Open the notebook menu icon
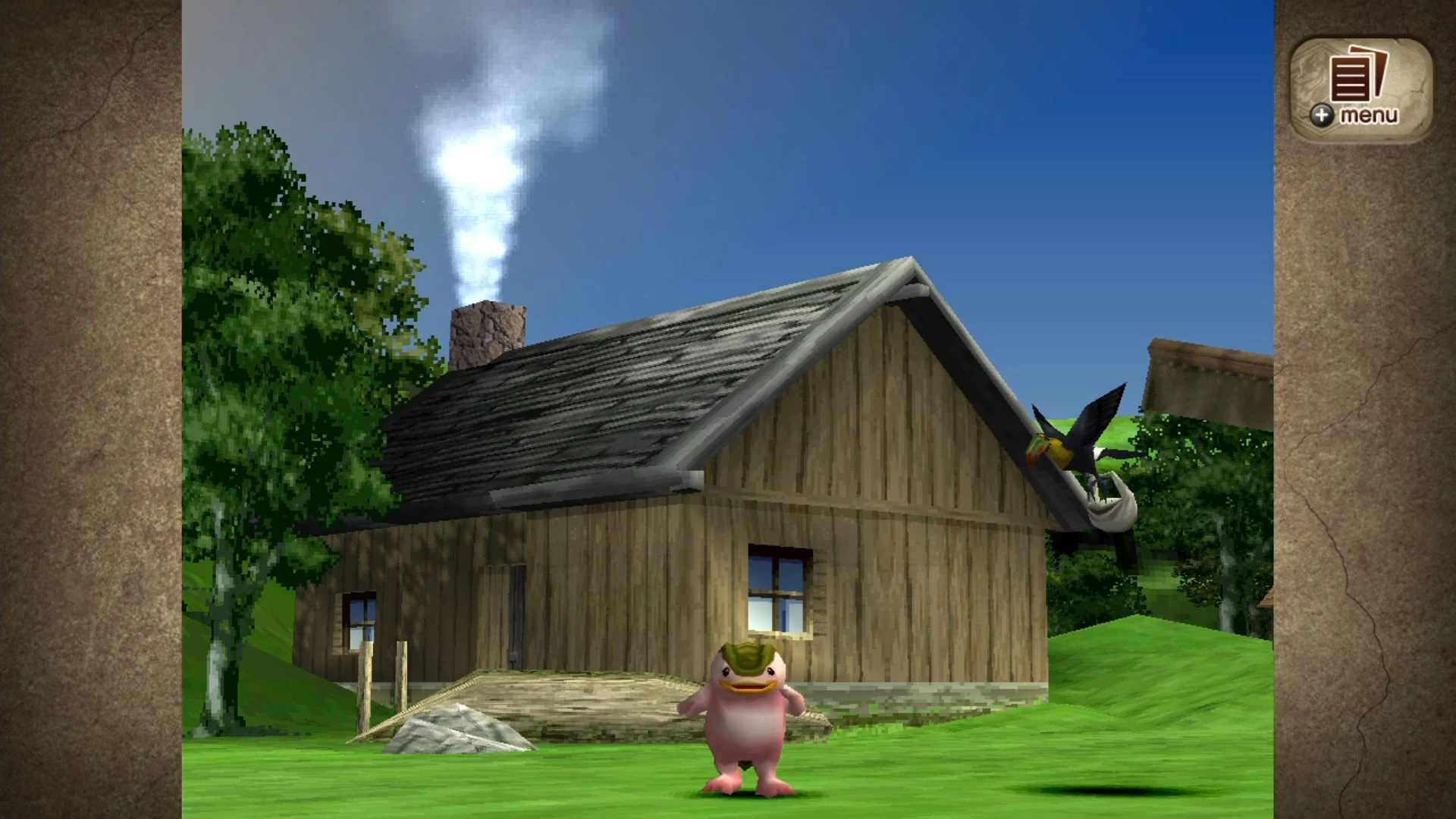This screenshot has height=819, width=1456. 1354,80
